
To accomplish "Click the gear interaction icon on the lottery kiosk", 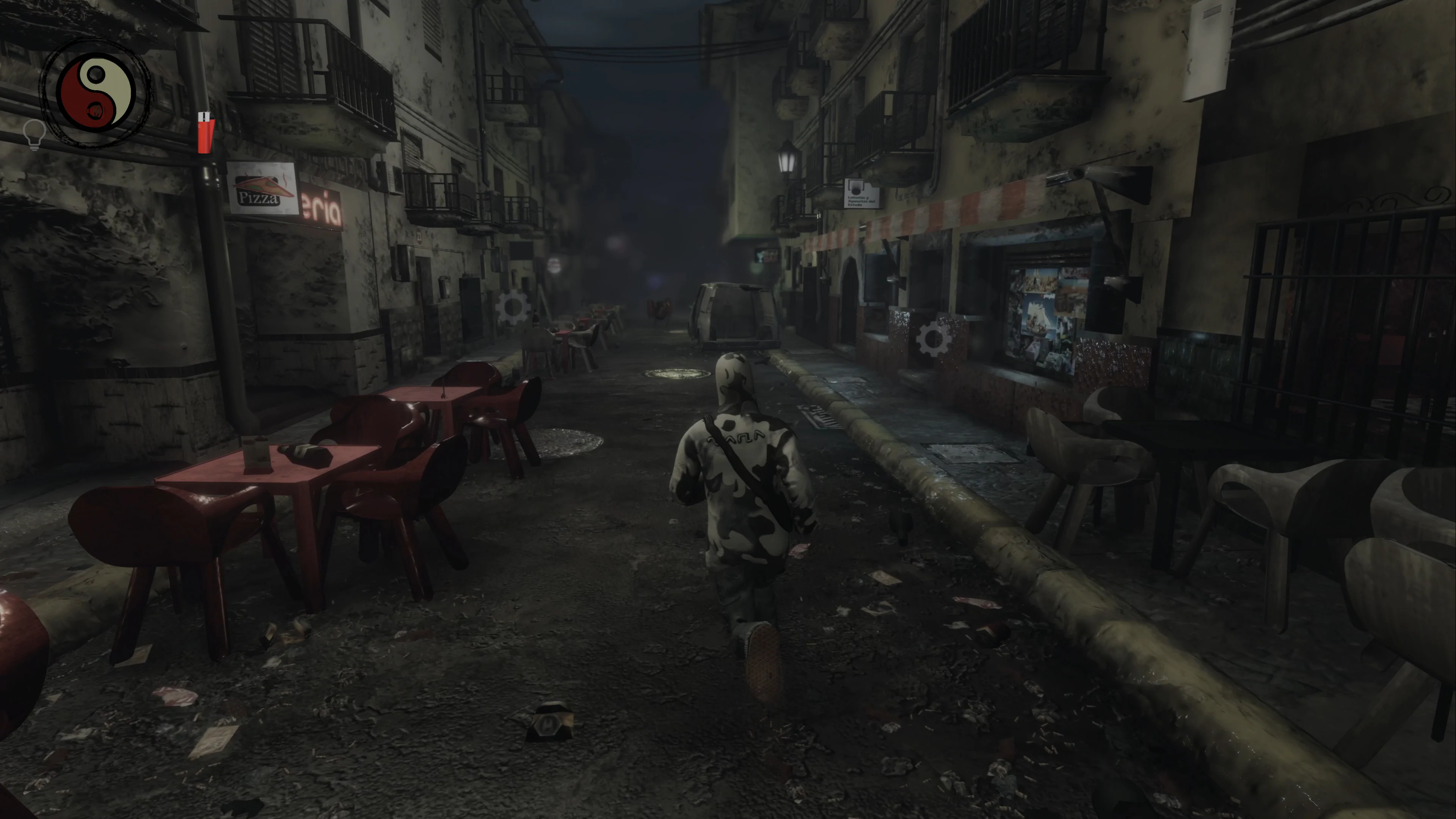I will click(x=933, y=339).
